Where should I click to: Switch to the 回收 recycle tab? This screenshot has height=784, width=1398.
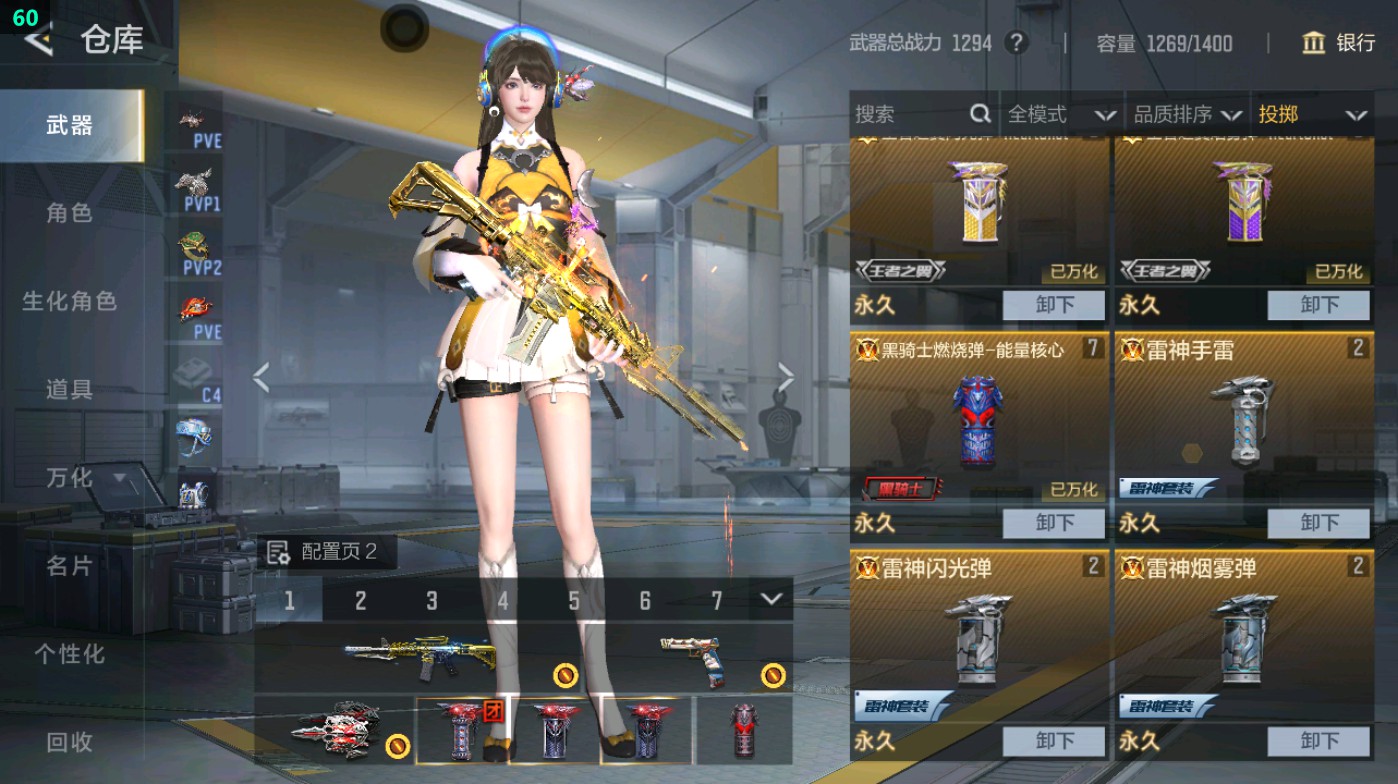tap(70, 744)
